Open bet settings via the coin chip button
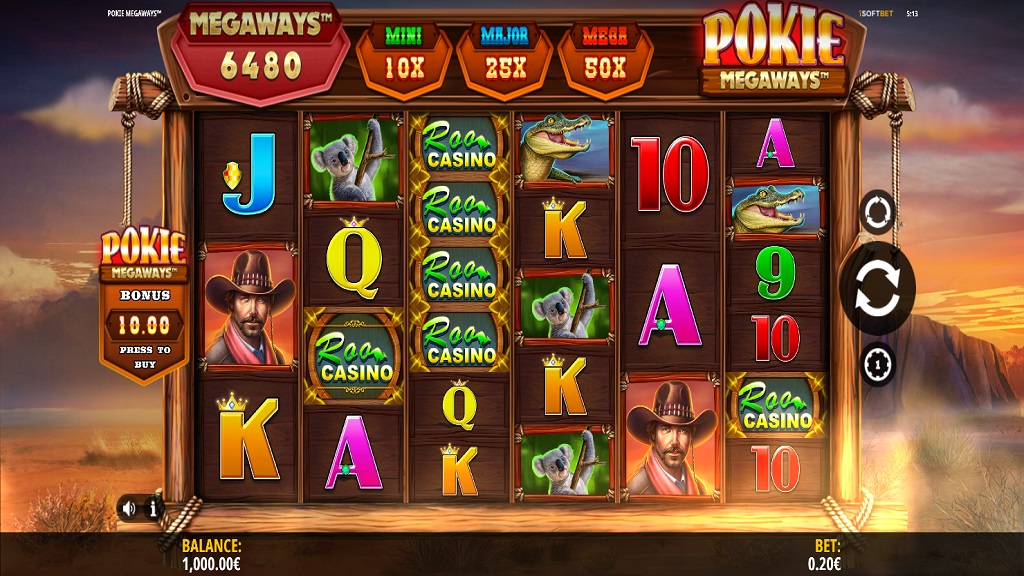The height and width of the screenshot is (576, 1024). tap(877, 364)
